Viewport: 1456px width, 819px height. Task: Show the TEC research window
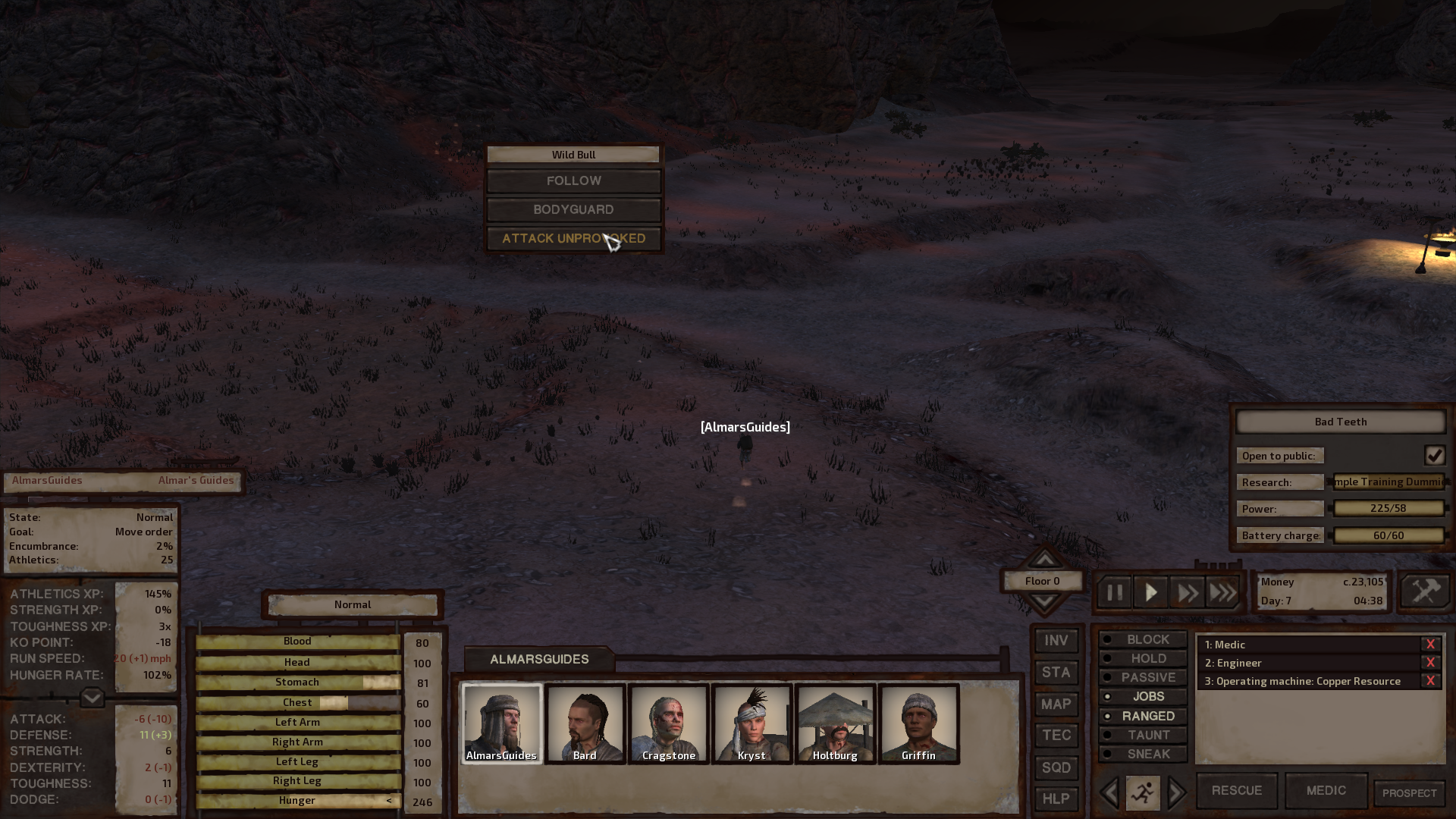(x=1056, y=736)
